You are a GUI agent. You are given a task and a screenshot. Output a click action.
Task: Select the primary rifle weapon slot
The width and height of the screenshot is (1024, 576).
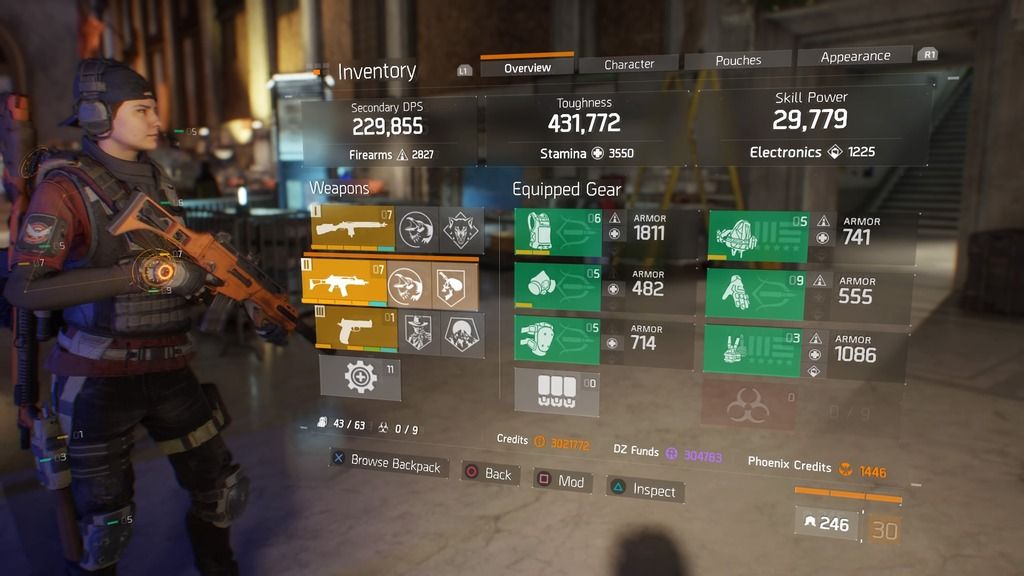[352, 230]
